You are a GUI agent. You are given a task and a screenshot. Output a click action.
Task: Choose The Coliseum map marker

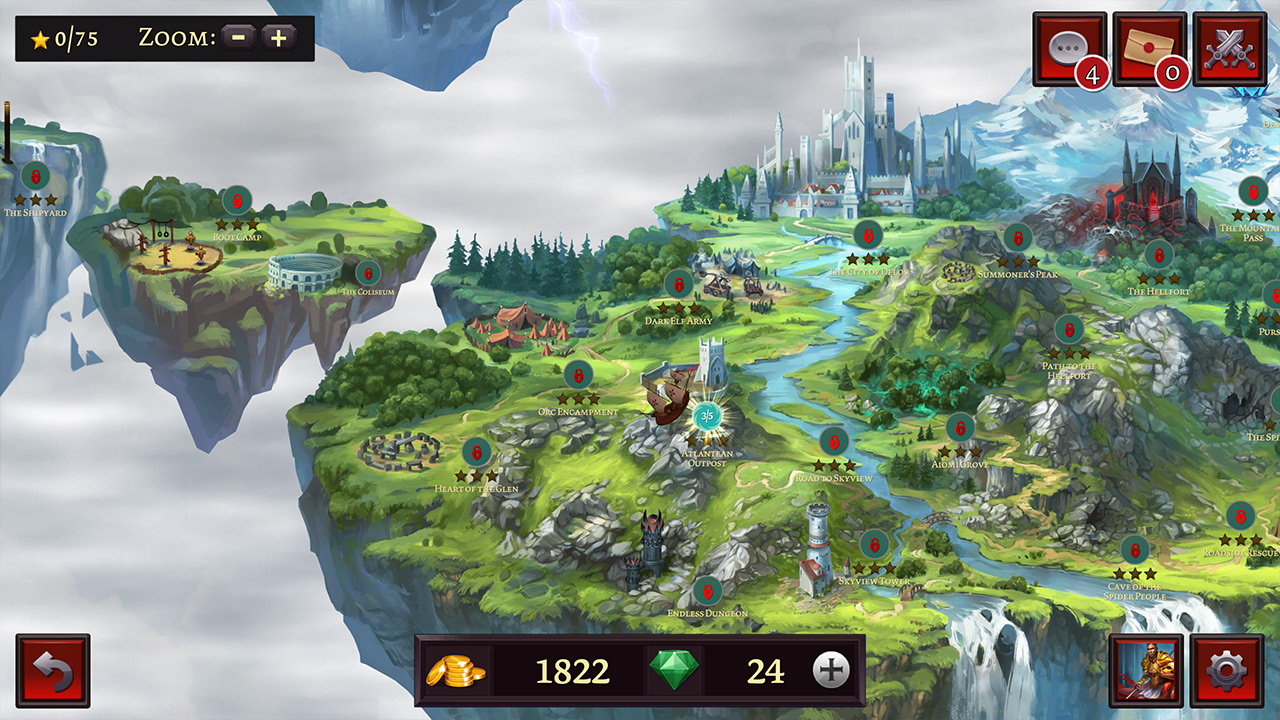tap(368, 273)
